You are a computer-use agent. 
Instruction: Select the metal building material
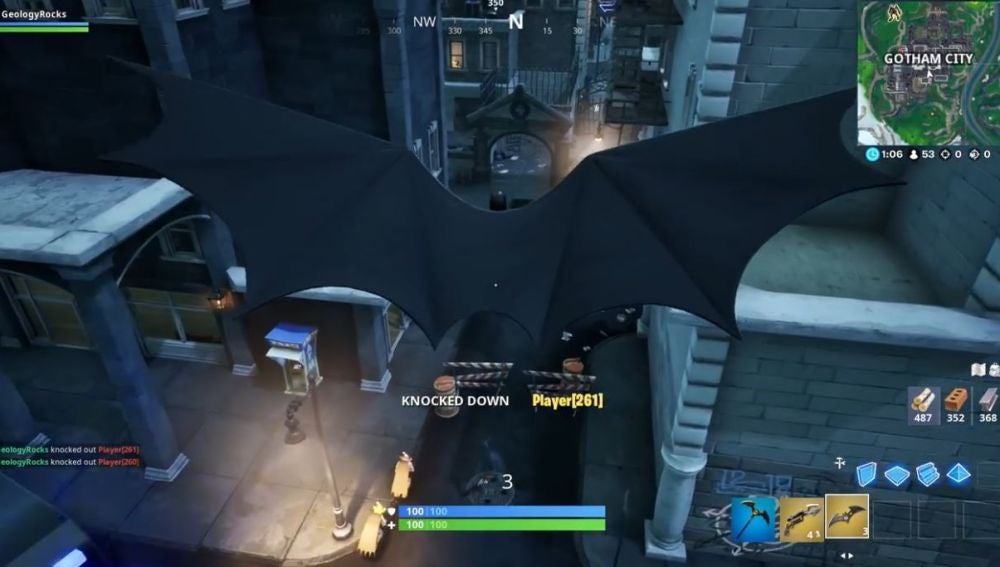[988, 404]
